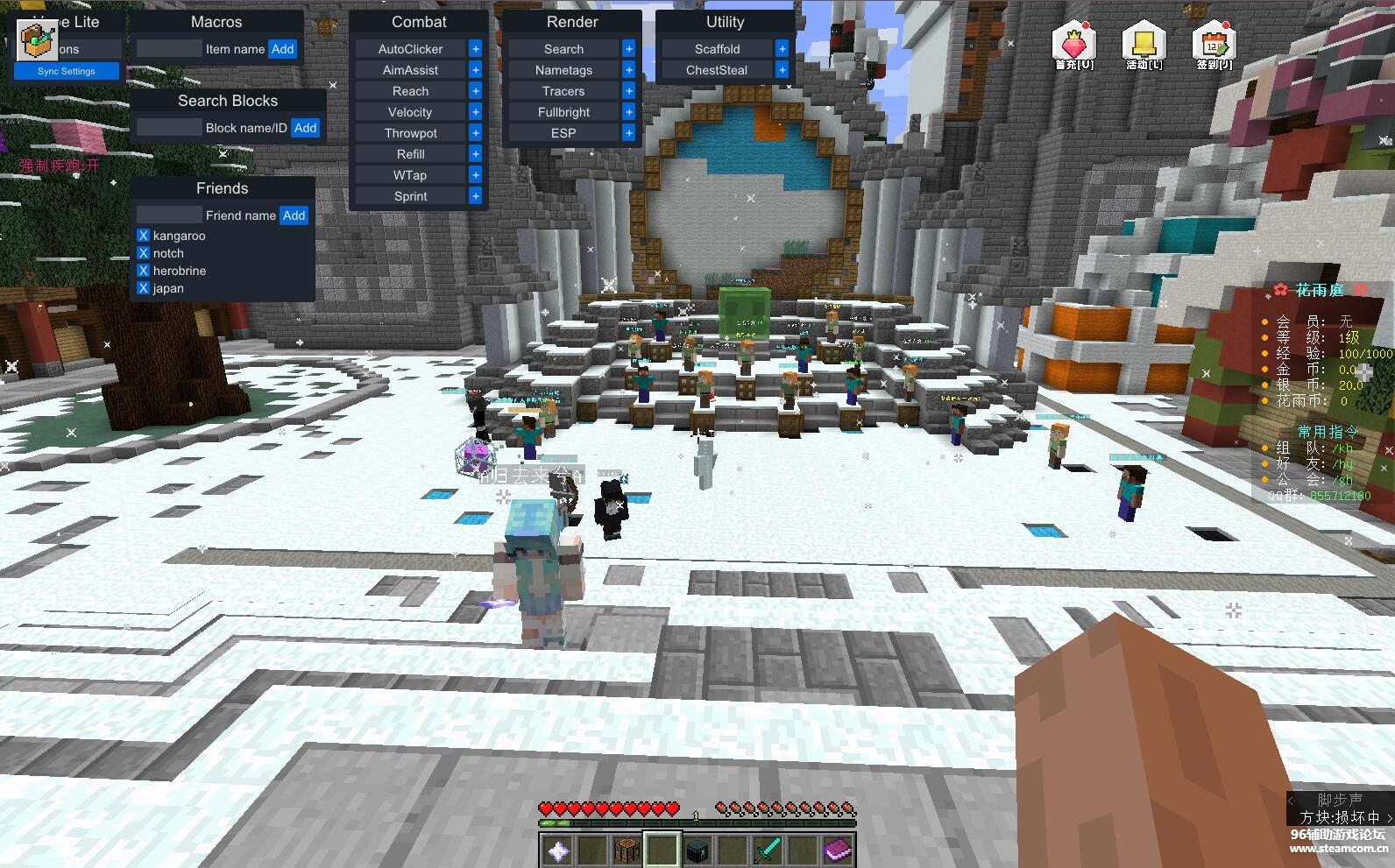
Task: Click Add in the Friends panel
Action: click(294, 215)
